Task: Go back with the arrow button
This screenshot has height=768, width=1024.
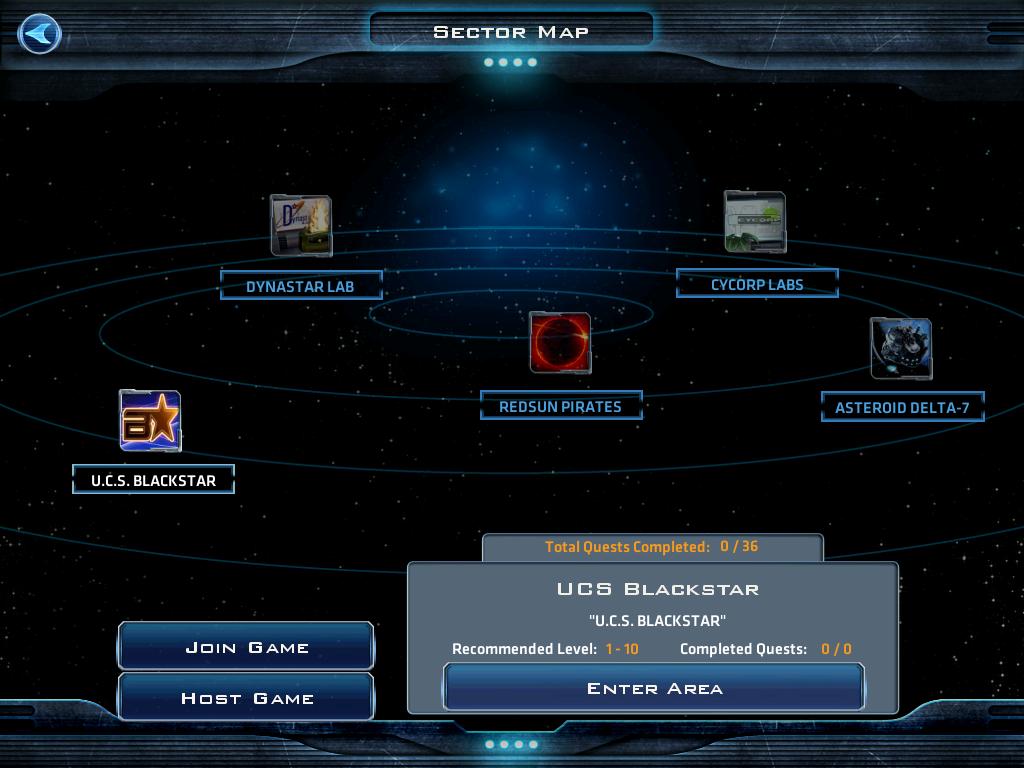Action: [x=40, y=34]
